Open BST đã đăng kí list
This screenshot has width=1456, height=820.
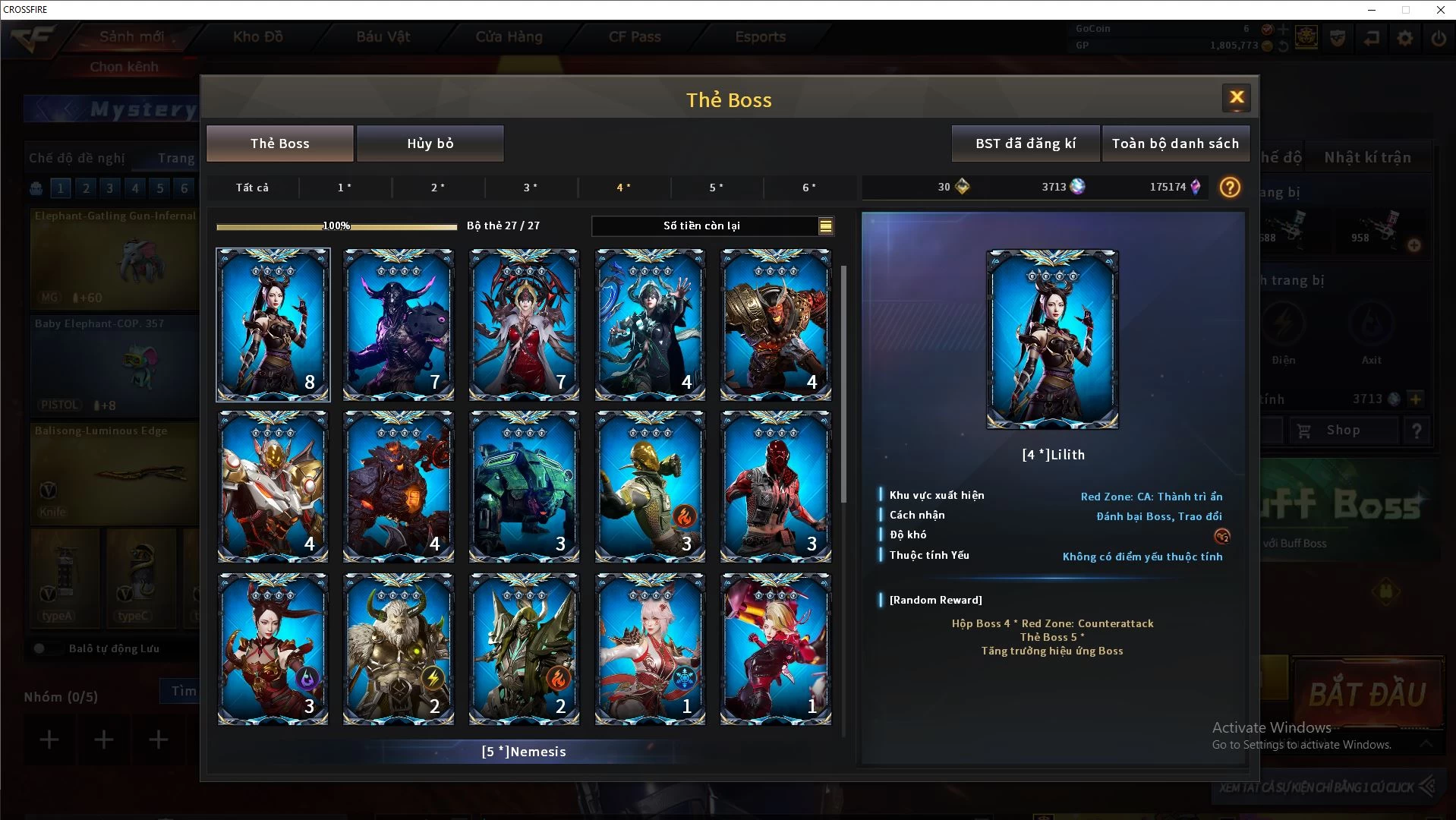pyautogui.click(x=1025, y=143)
